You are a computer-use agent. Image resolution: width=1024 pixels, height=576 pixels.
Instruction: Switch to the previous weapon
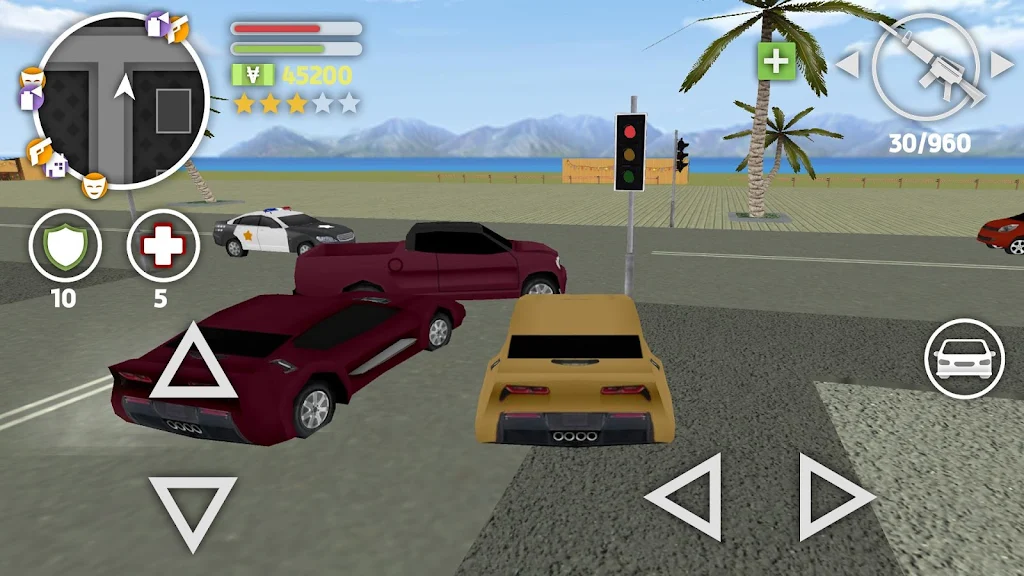[x=847, y=65]
